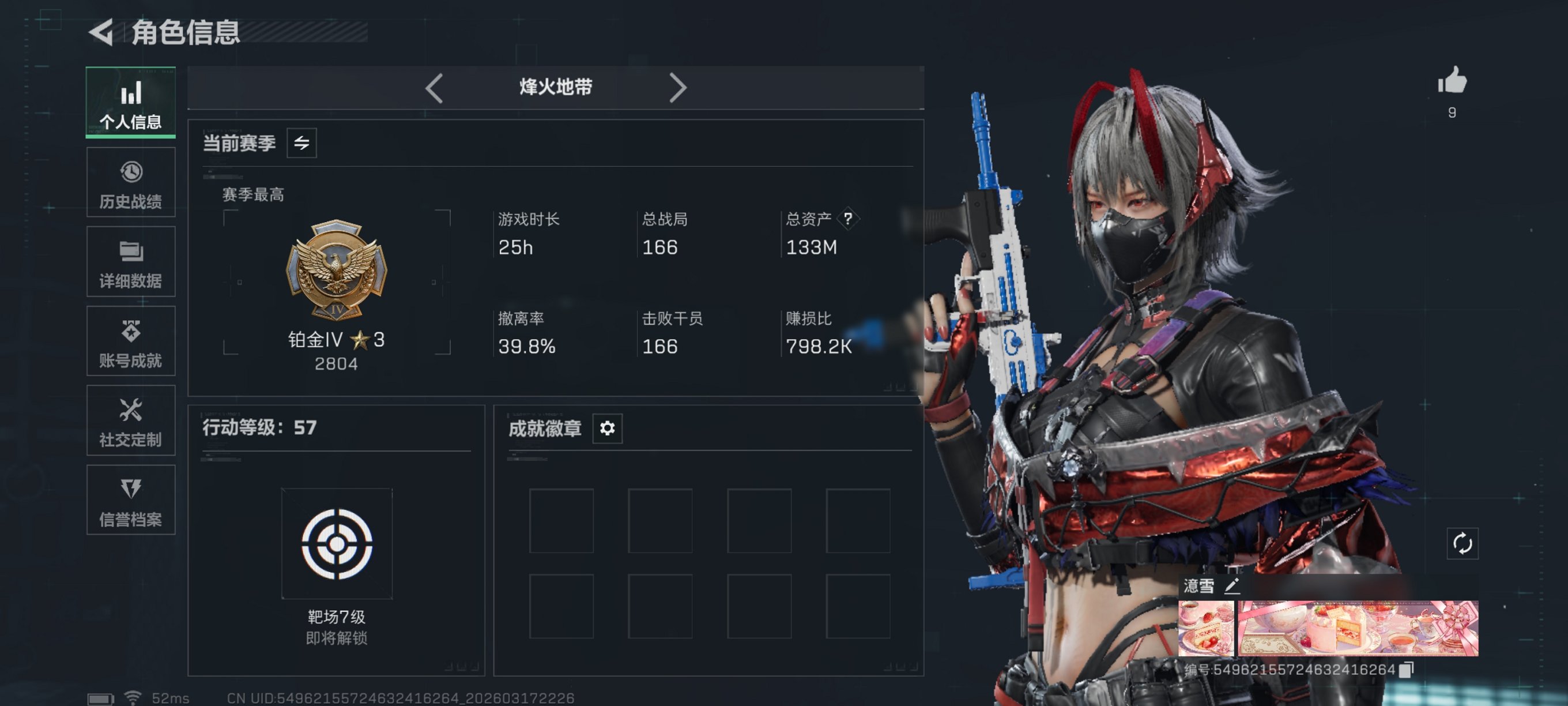
Task: Toggle the thumbs-up like button
Action: coord(1453,79)
